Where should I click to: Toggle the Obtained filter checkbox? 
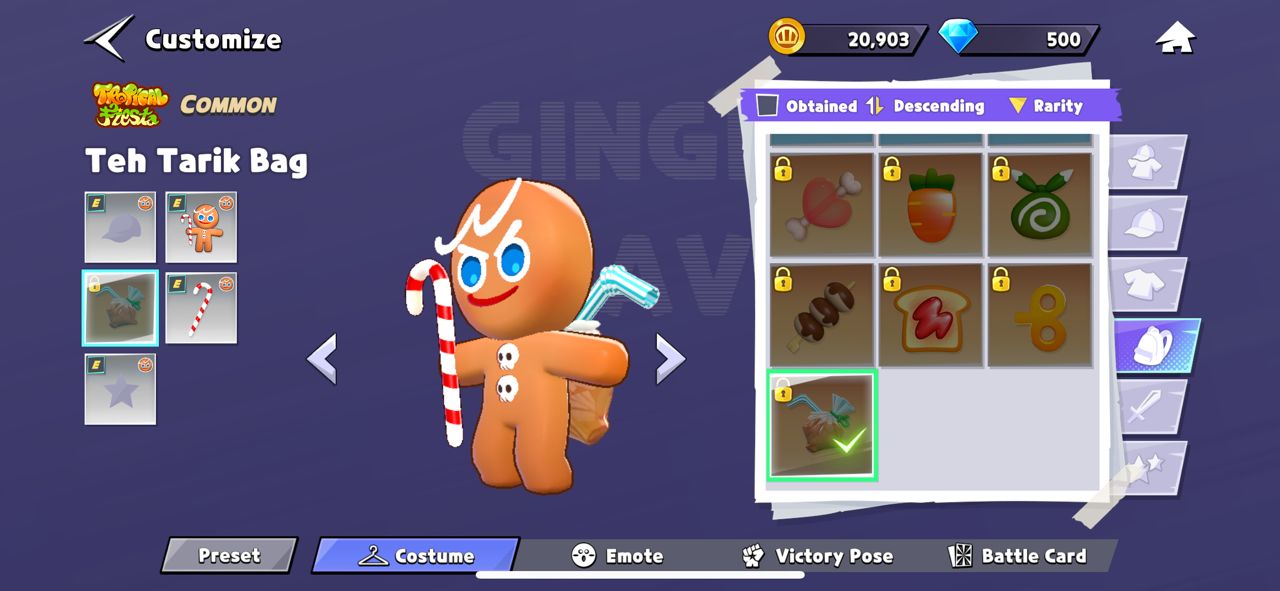(x=767, y=105)
